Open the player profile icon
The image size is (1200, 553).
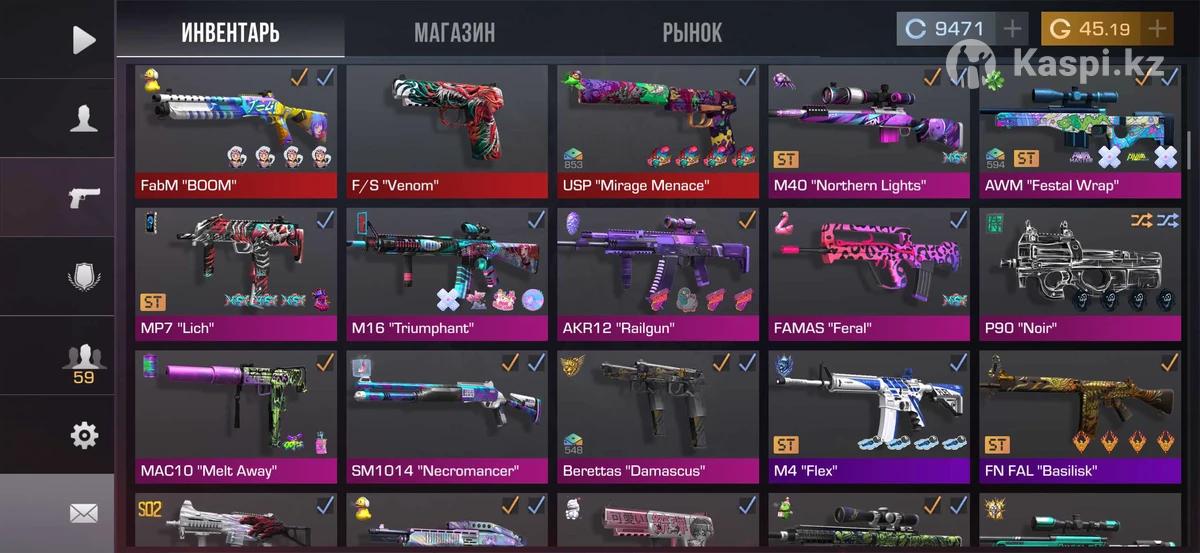[x=83, y=118]
